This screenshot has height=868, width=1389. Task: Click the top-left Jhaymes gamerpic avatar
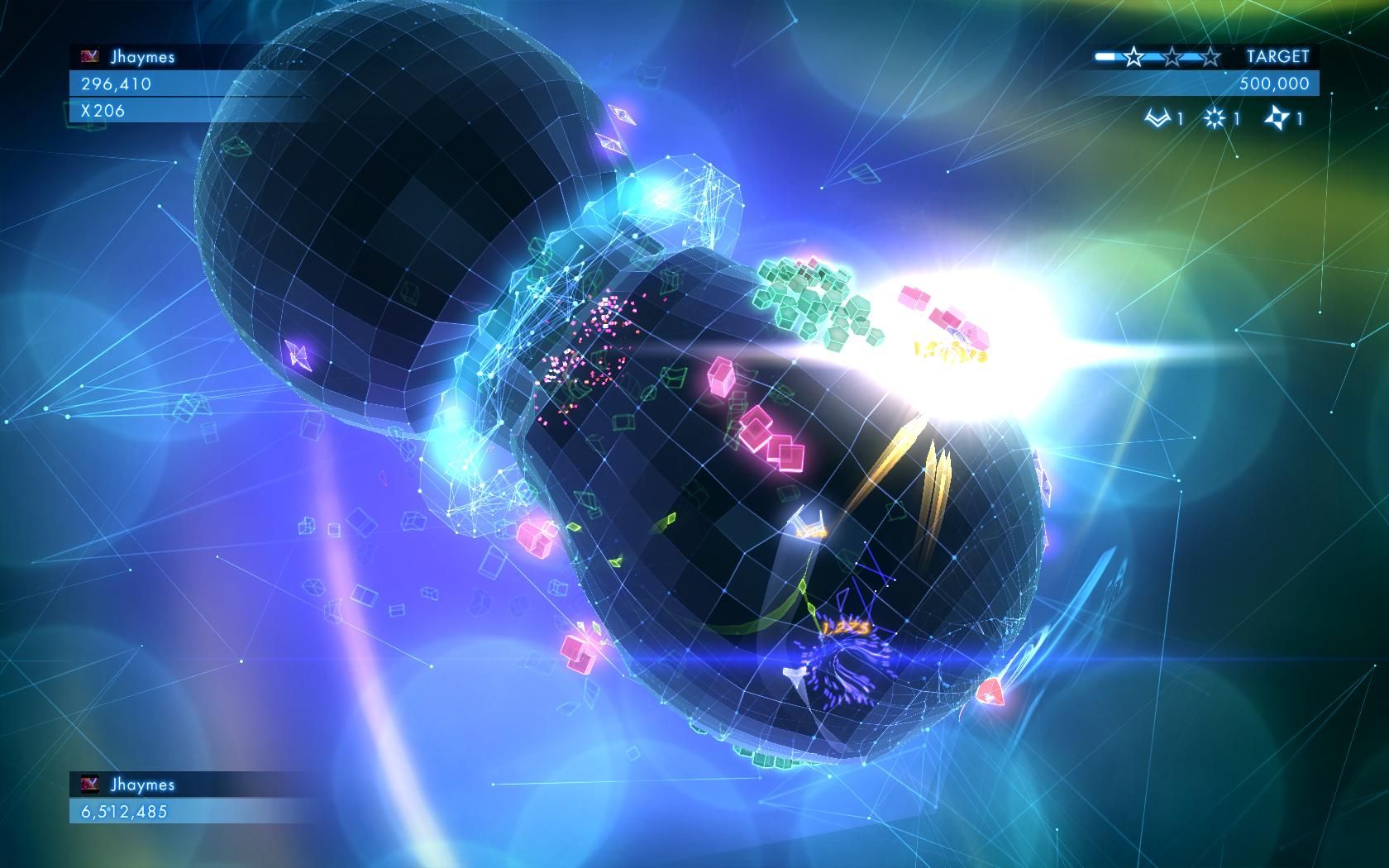88,56
